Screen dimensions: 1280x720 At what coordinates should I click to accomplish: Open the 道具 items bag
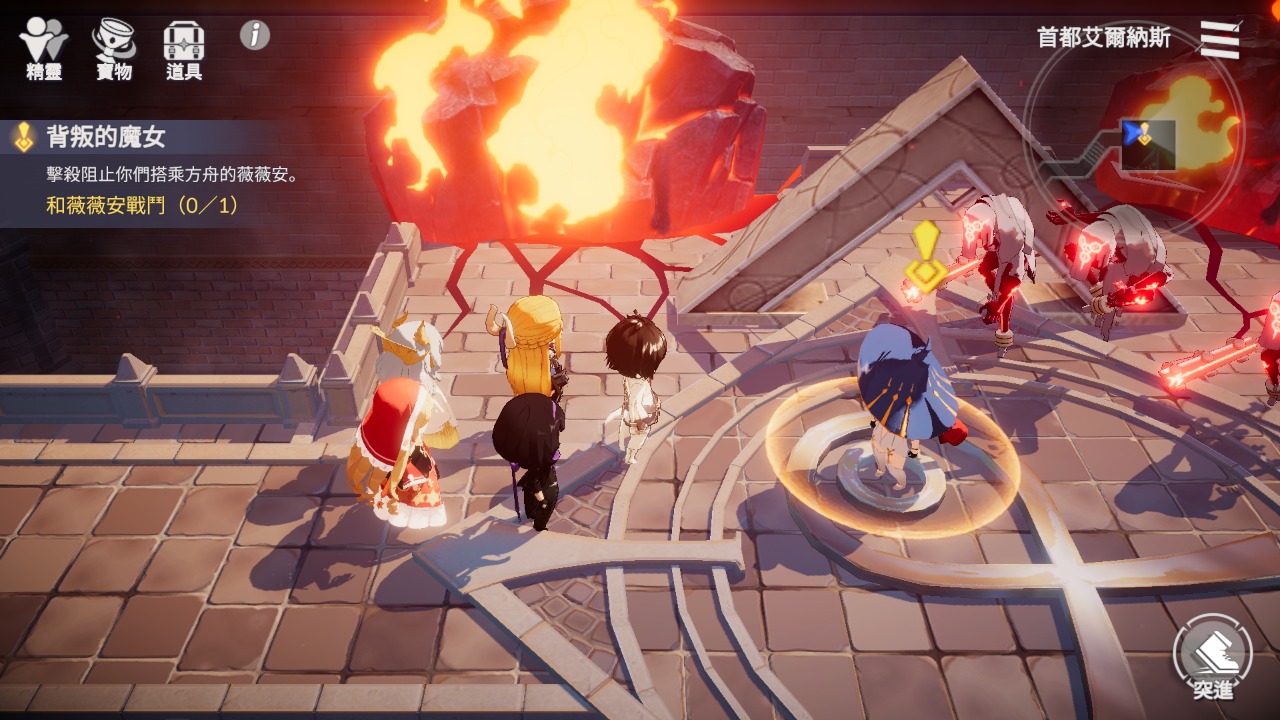[184, 48]
